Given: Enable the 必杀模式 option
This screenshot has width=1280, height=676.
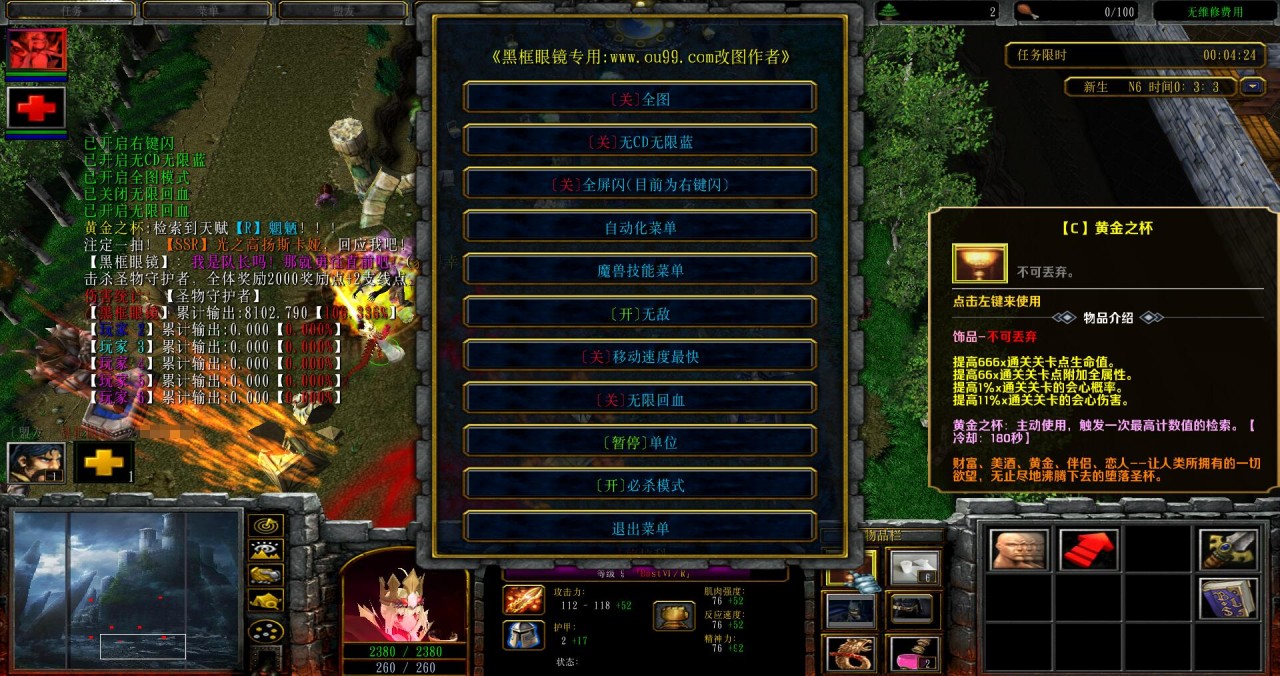Looking at the screenshot, I should pyautogui.click(x=640, y=486).
